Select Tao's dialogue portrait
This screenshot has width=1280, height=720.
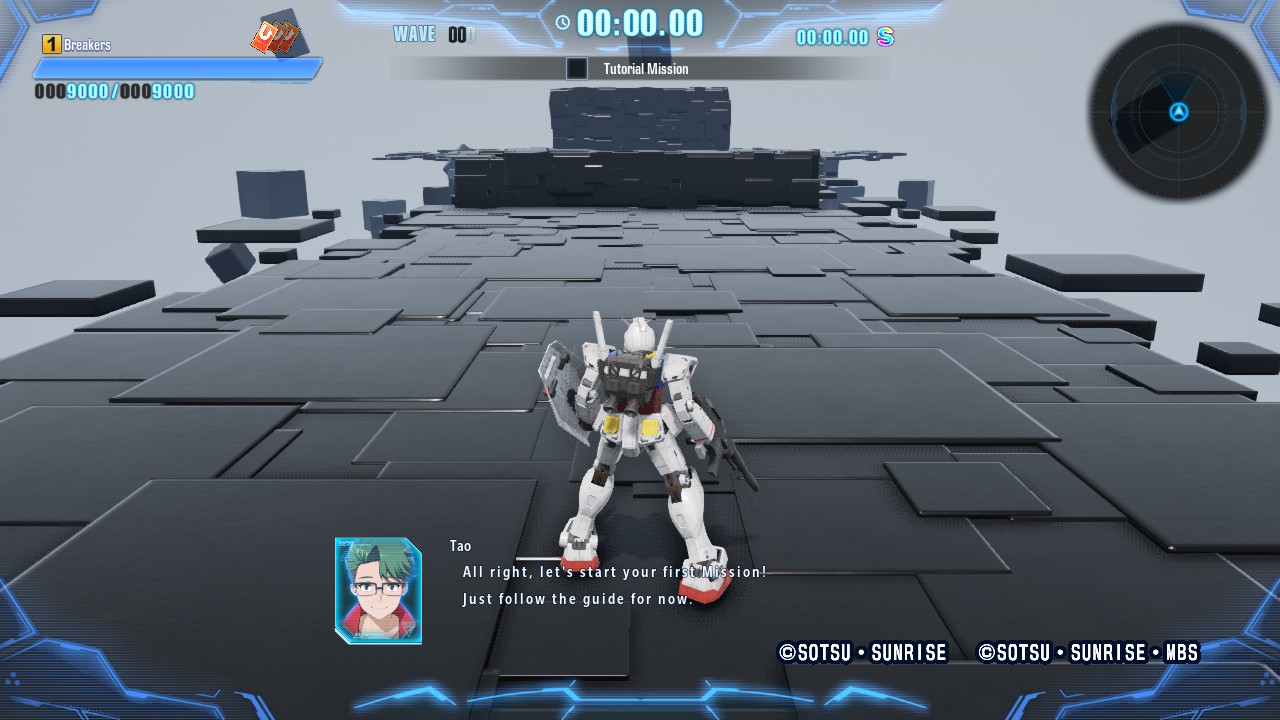(378, 590)
